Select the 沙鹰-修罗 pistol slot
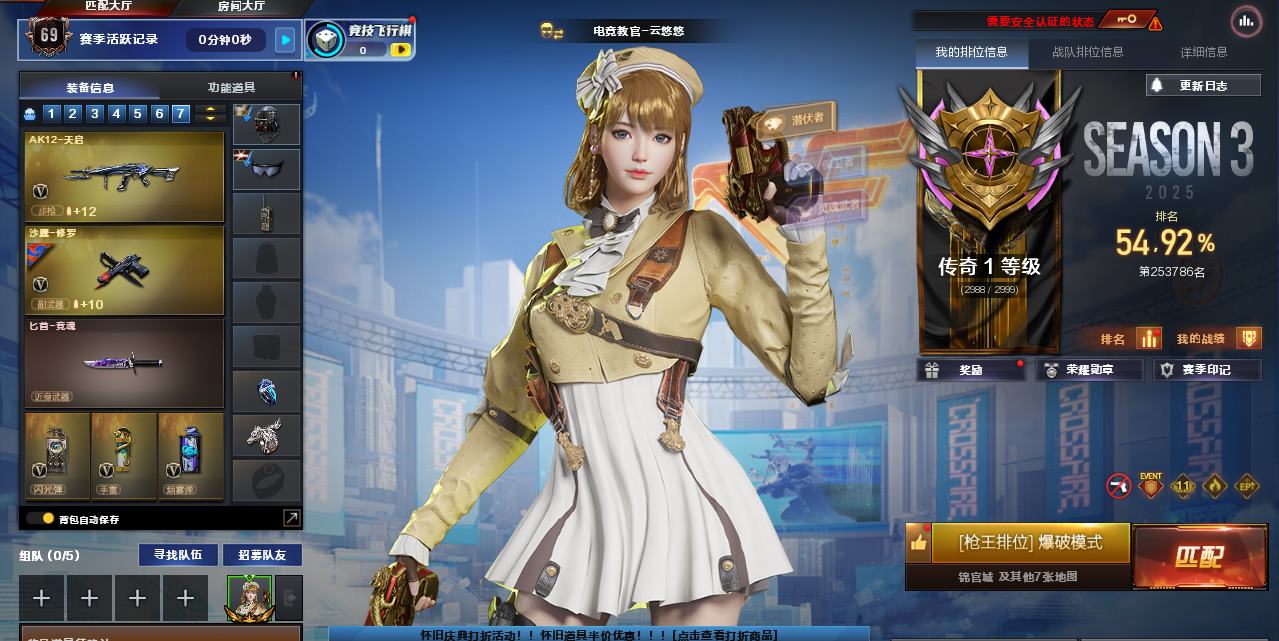Image resolution: width=1279 pixels, height=641 pixels. pyautogui.click(x=124, y=270)
